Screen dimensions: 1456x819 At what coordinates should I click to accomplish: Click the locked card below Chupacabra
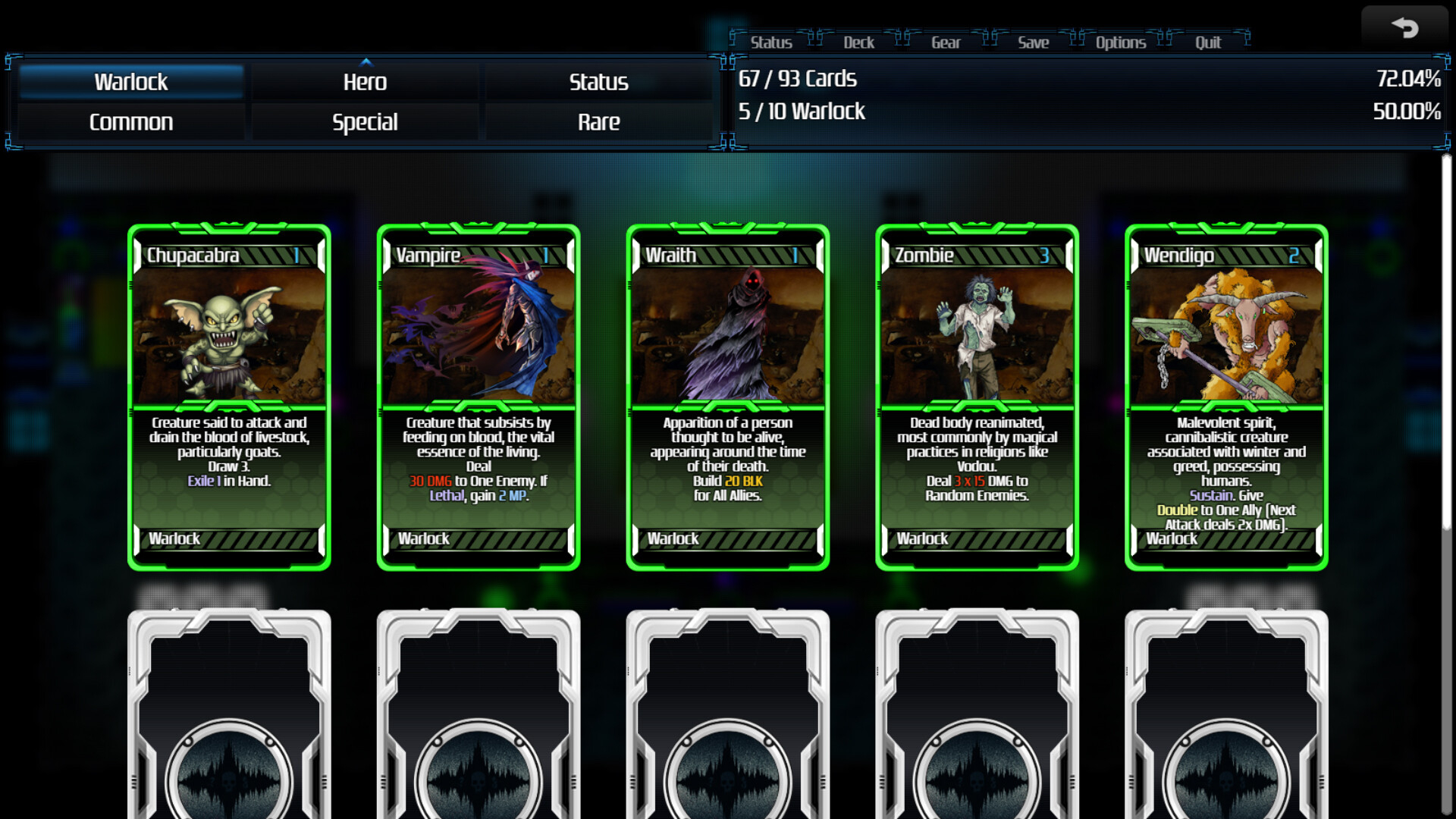tap(230, 713)
